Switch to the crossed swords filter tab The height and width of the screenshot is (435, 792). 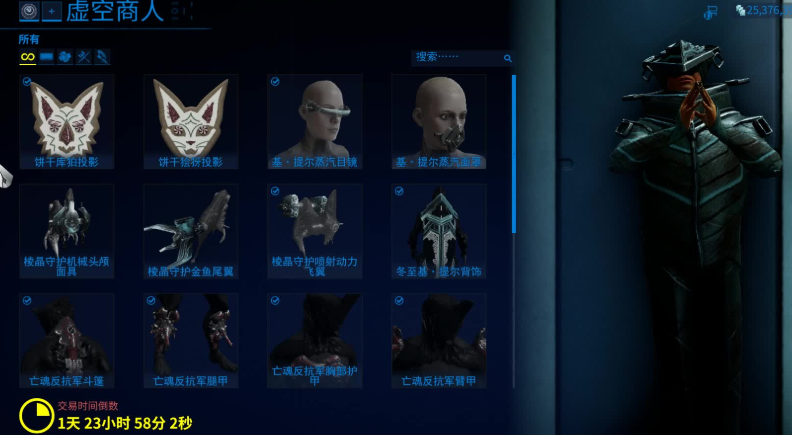pyautogui.click(x=84, y=57)
